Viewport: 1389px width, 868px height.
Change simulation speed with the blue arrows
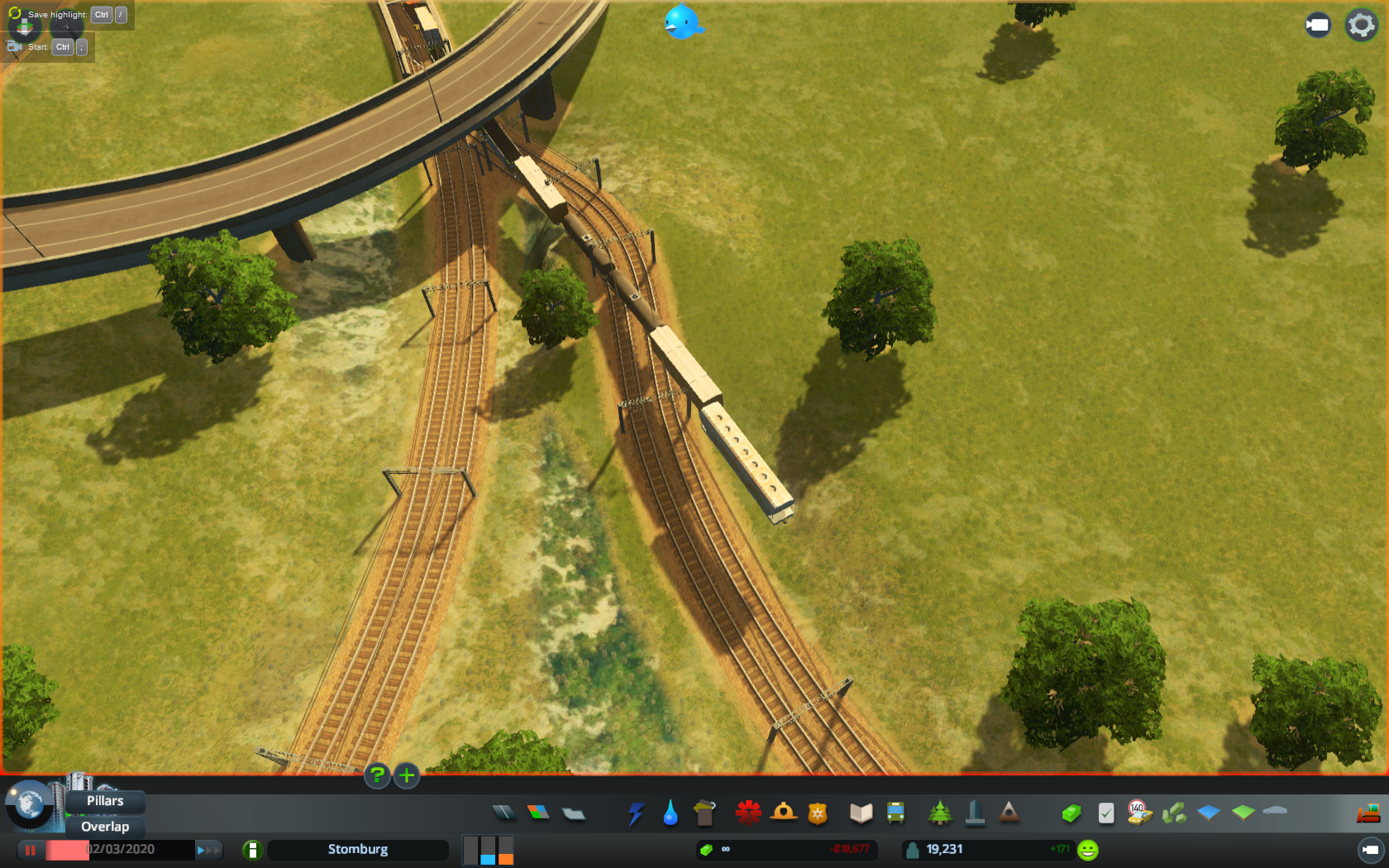pyautogui.click(x=208, y=850)
